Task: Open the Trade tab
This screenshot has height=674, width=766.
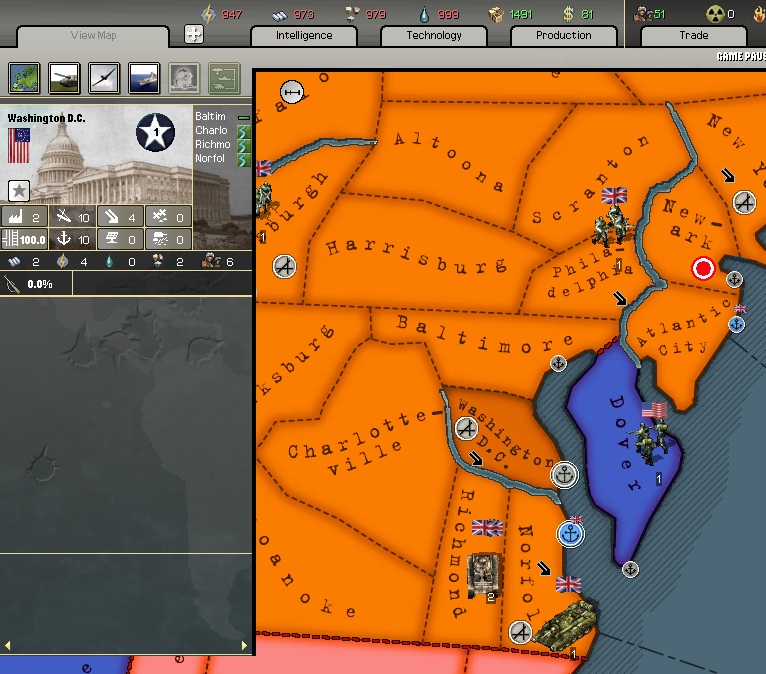Action: point(693,36)
